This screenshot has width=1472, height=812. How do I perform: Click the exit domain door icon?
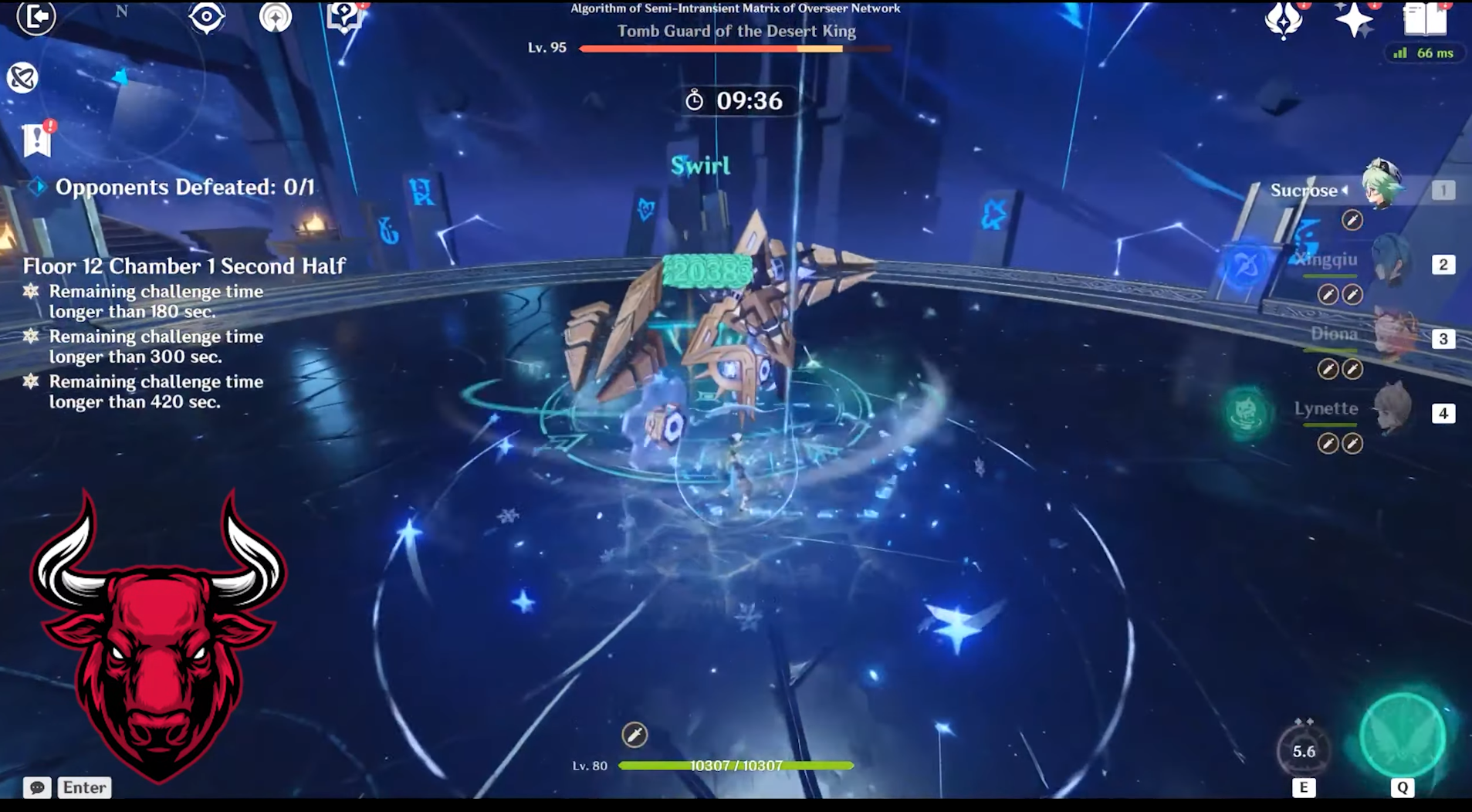point(36,17)
